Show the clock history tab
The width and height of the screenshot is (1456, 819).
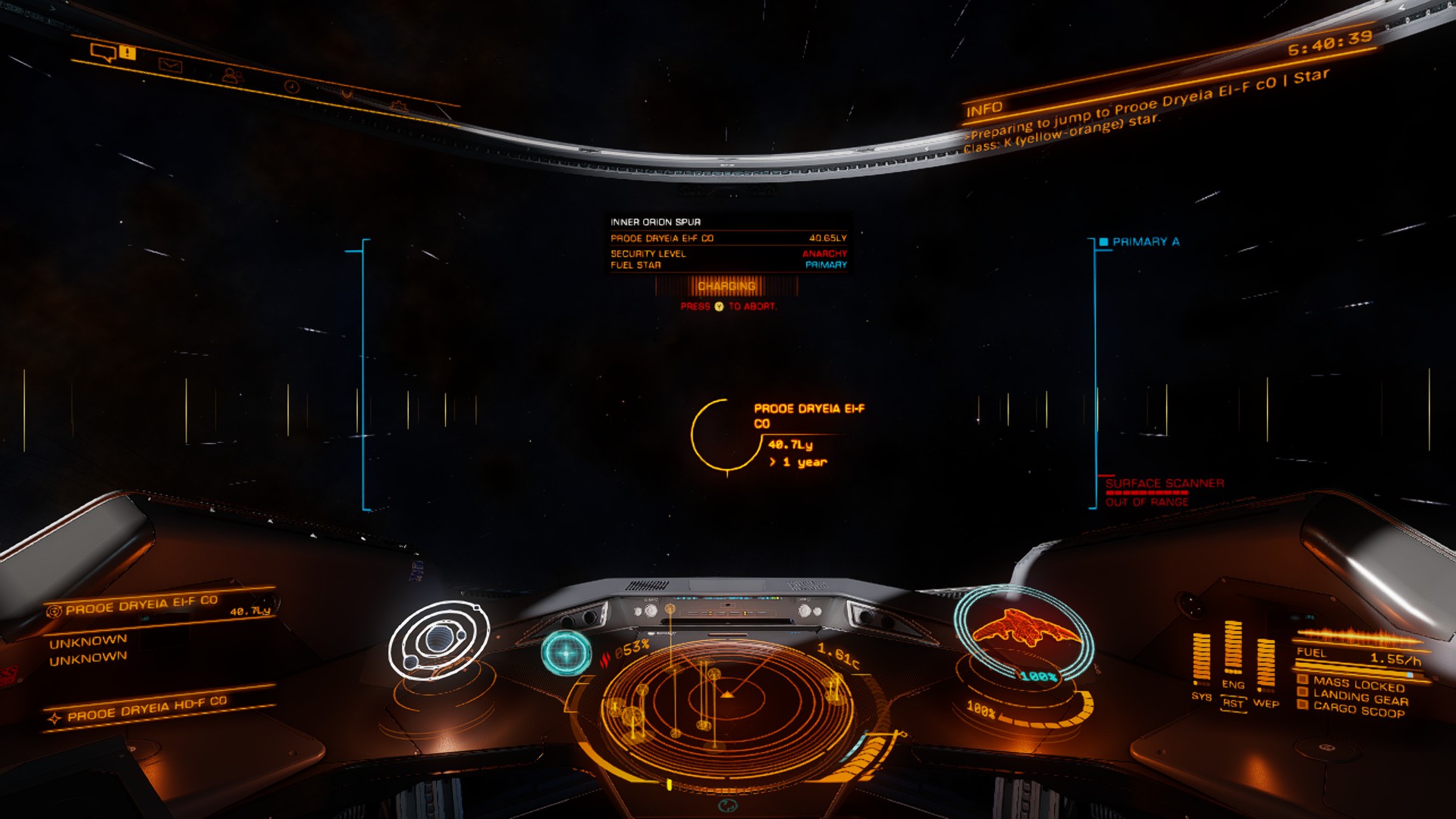pyautogui.click(x=291, y=86)
